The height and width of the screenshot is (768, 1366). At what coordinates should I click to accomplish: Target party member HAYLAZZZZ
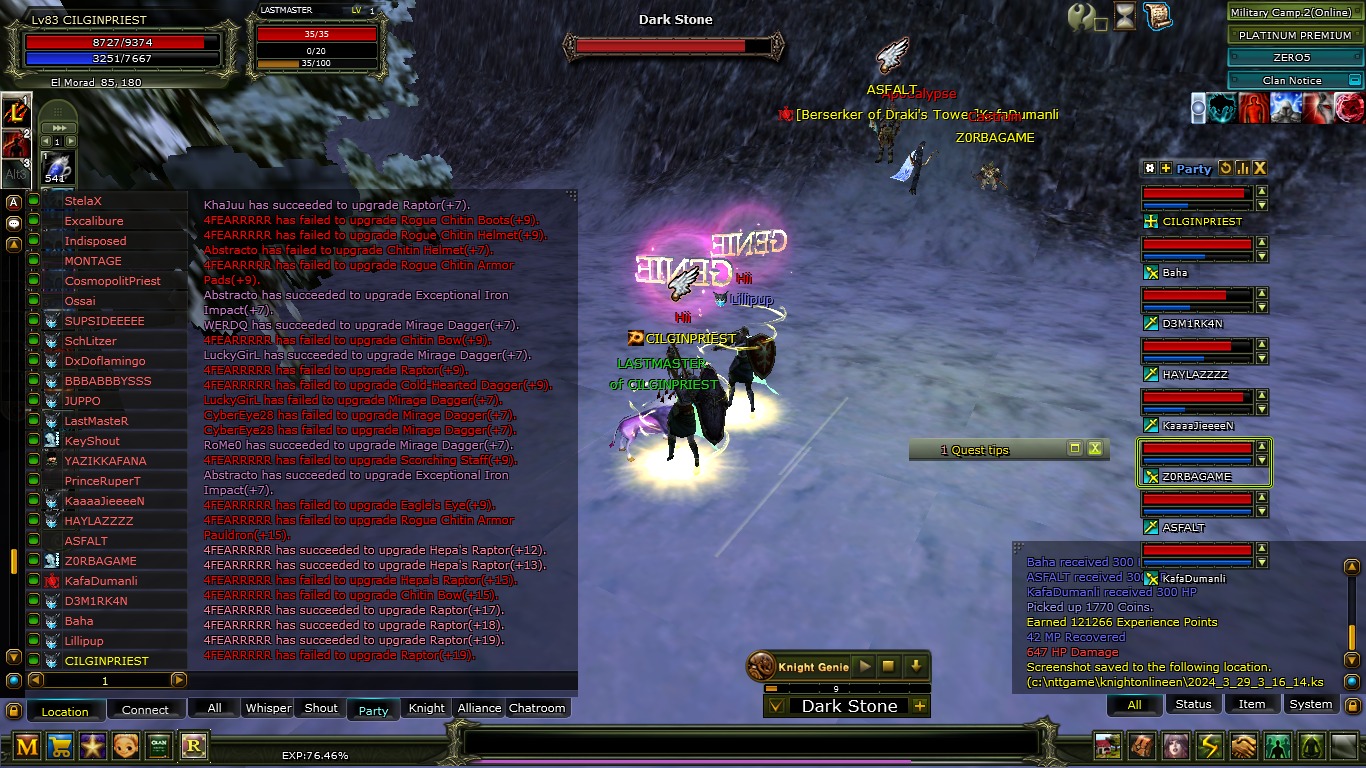(x=1195, y=374)
